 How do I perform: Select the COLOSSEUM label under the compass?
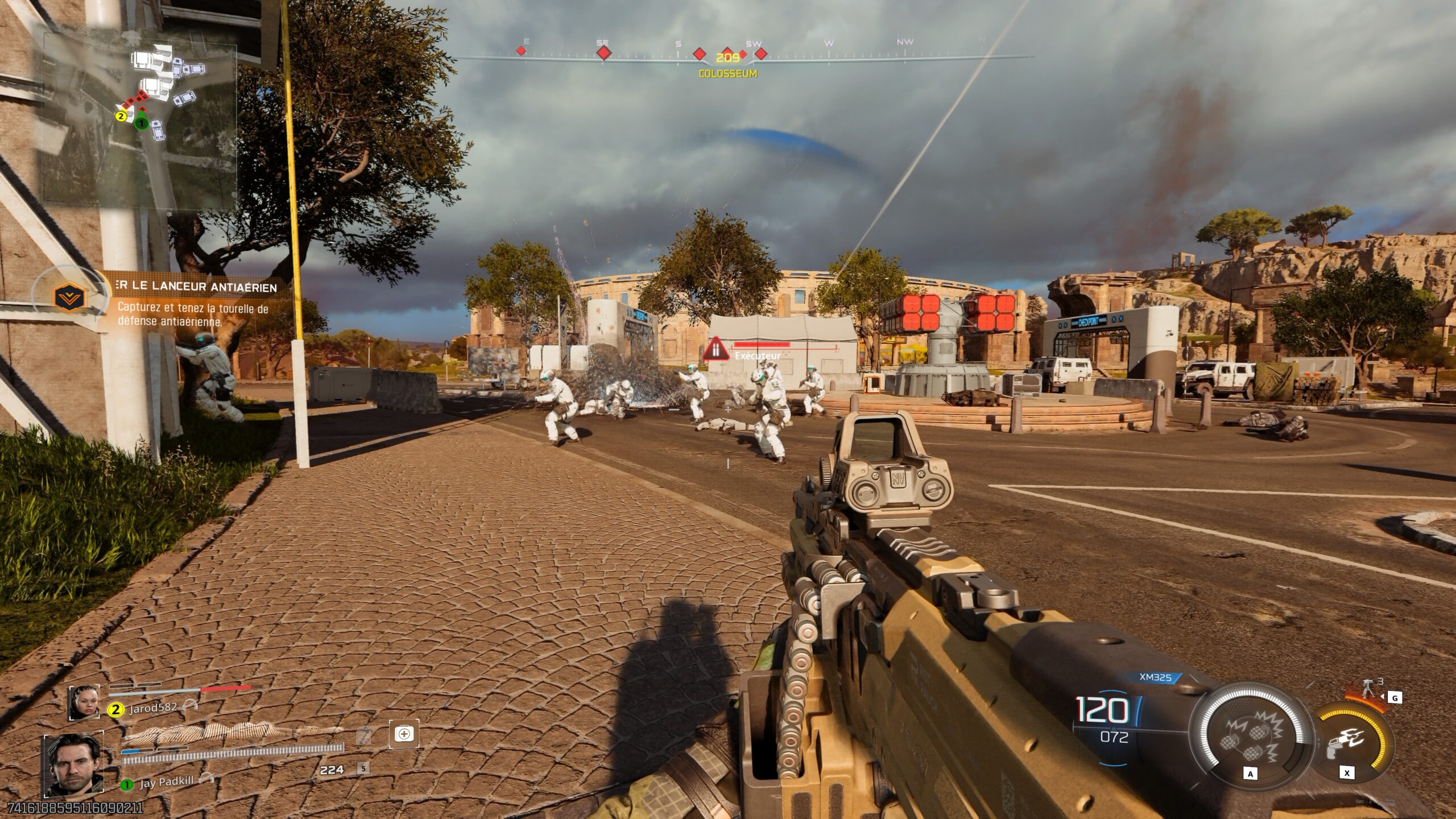[727, 73]
